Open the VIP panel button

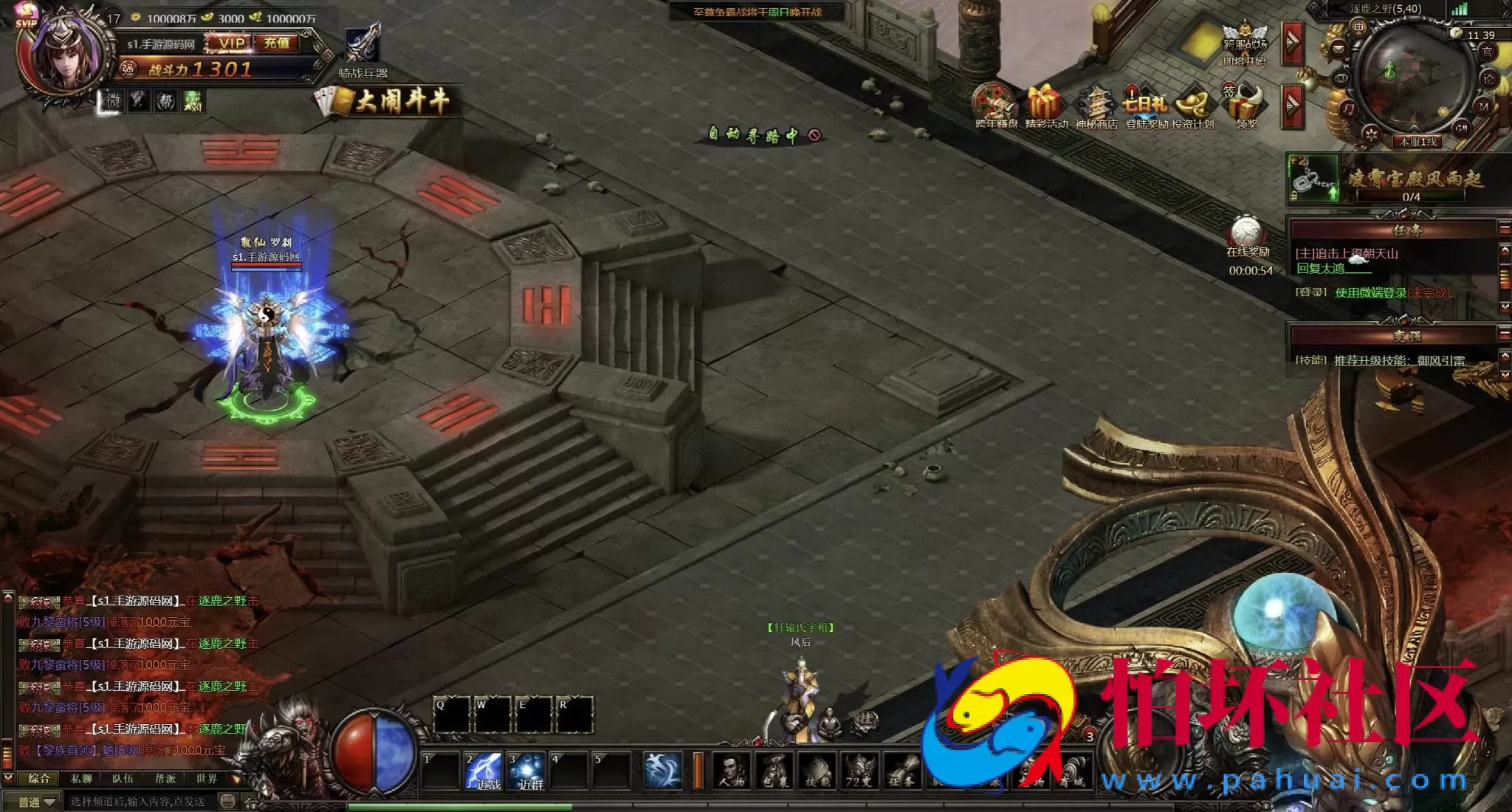231,43
